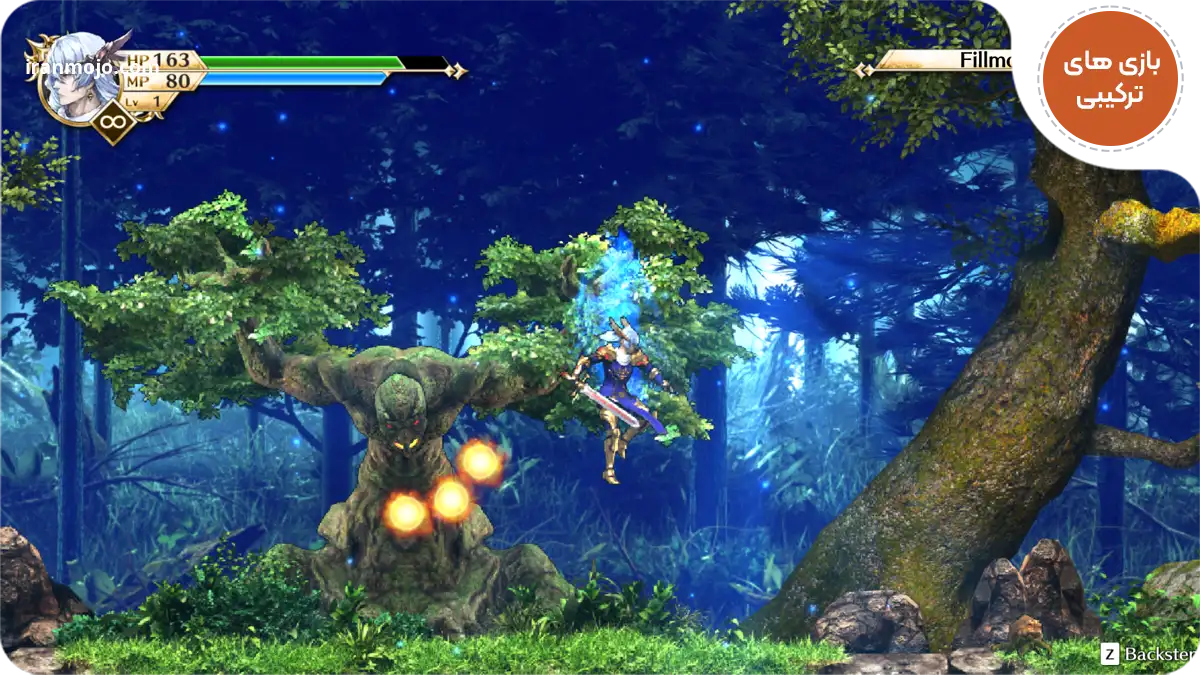Select the infinity symbol diamond badge
The height and width of the screenshot is (675, 1200).
[x=113, y=124]
